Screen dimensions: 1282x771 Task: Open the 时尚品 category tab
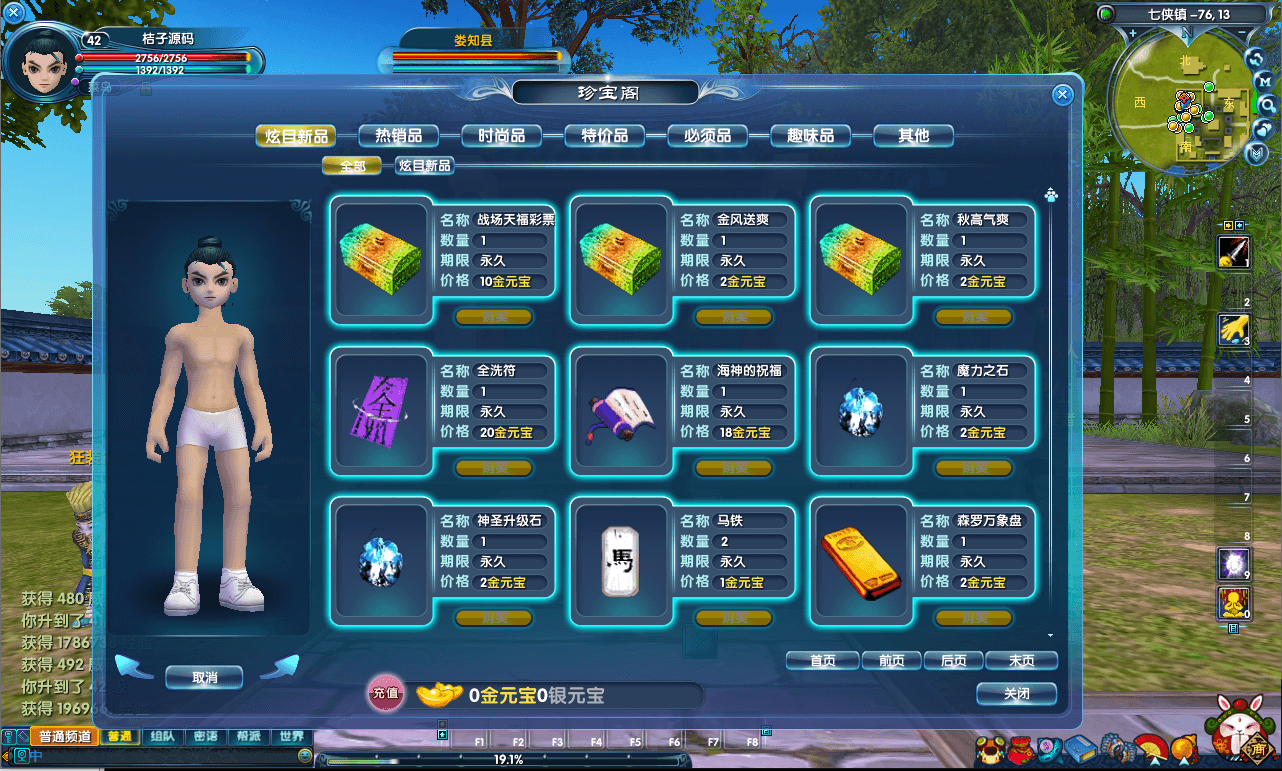(501, 136)
